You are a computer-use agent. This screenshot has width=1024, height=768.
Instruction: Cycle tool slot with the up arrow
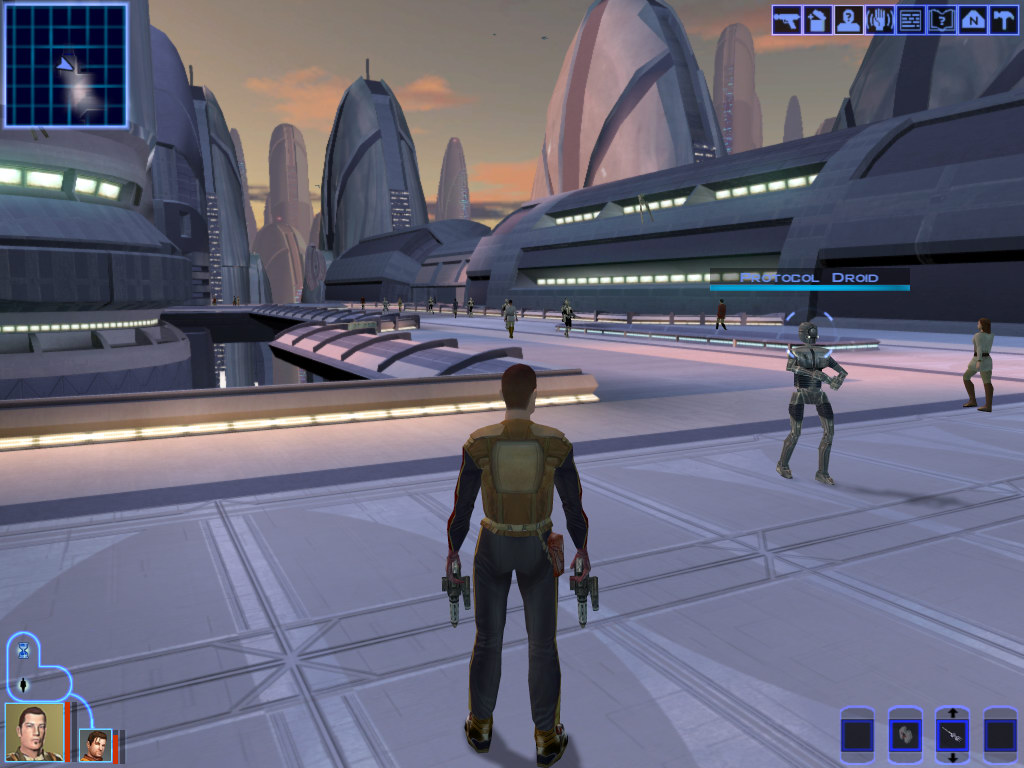(952, 713)
